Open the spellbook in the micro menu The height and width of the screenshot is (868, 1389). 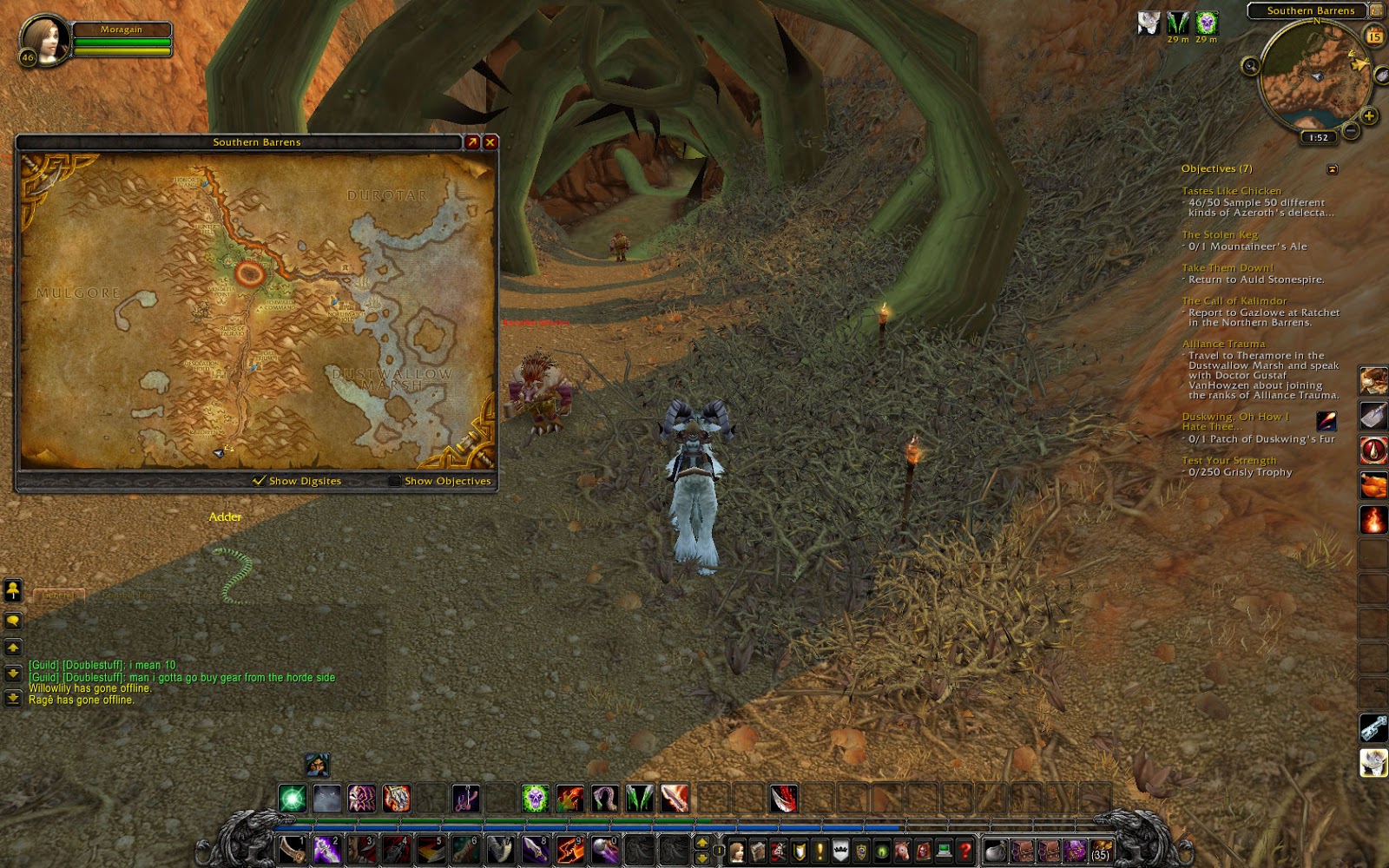[757, 852]
